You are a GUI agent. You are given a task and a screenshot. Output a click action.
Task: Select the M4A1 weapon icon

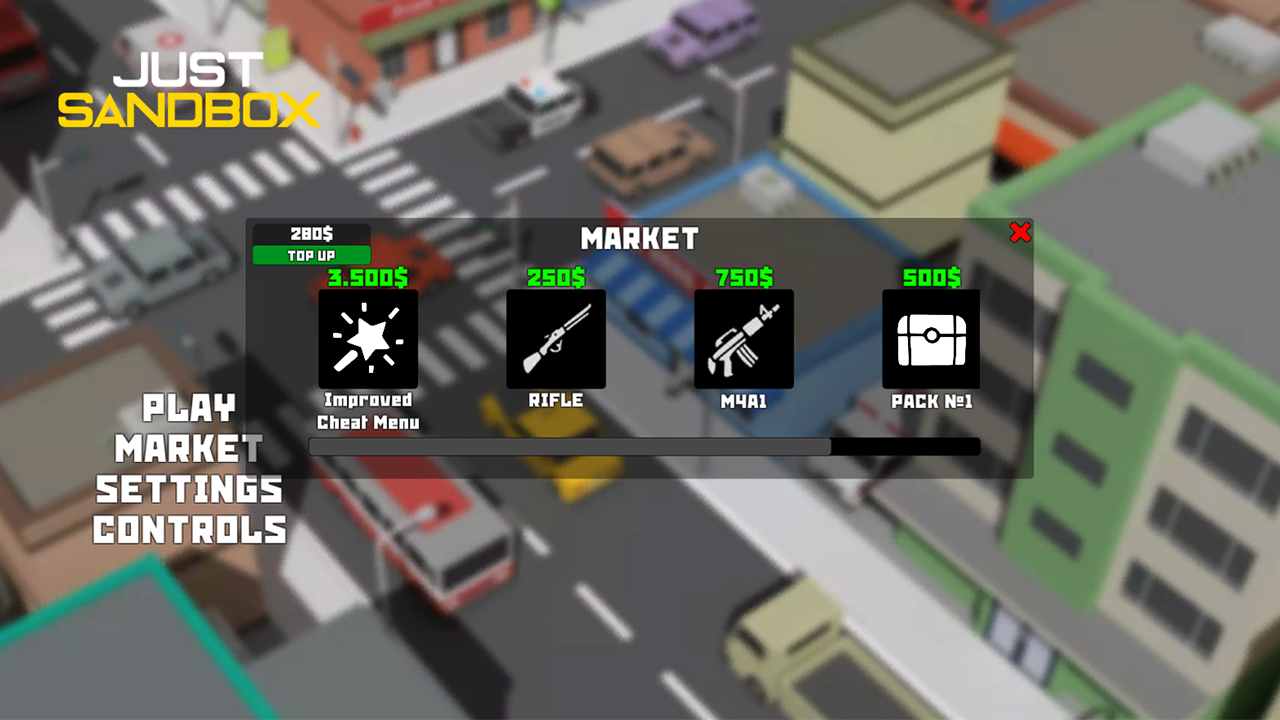tap(743, 338)
